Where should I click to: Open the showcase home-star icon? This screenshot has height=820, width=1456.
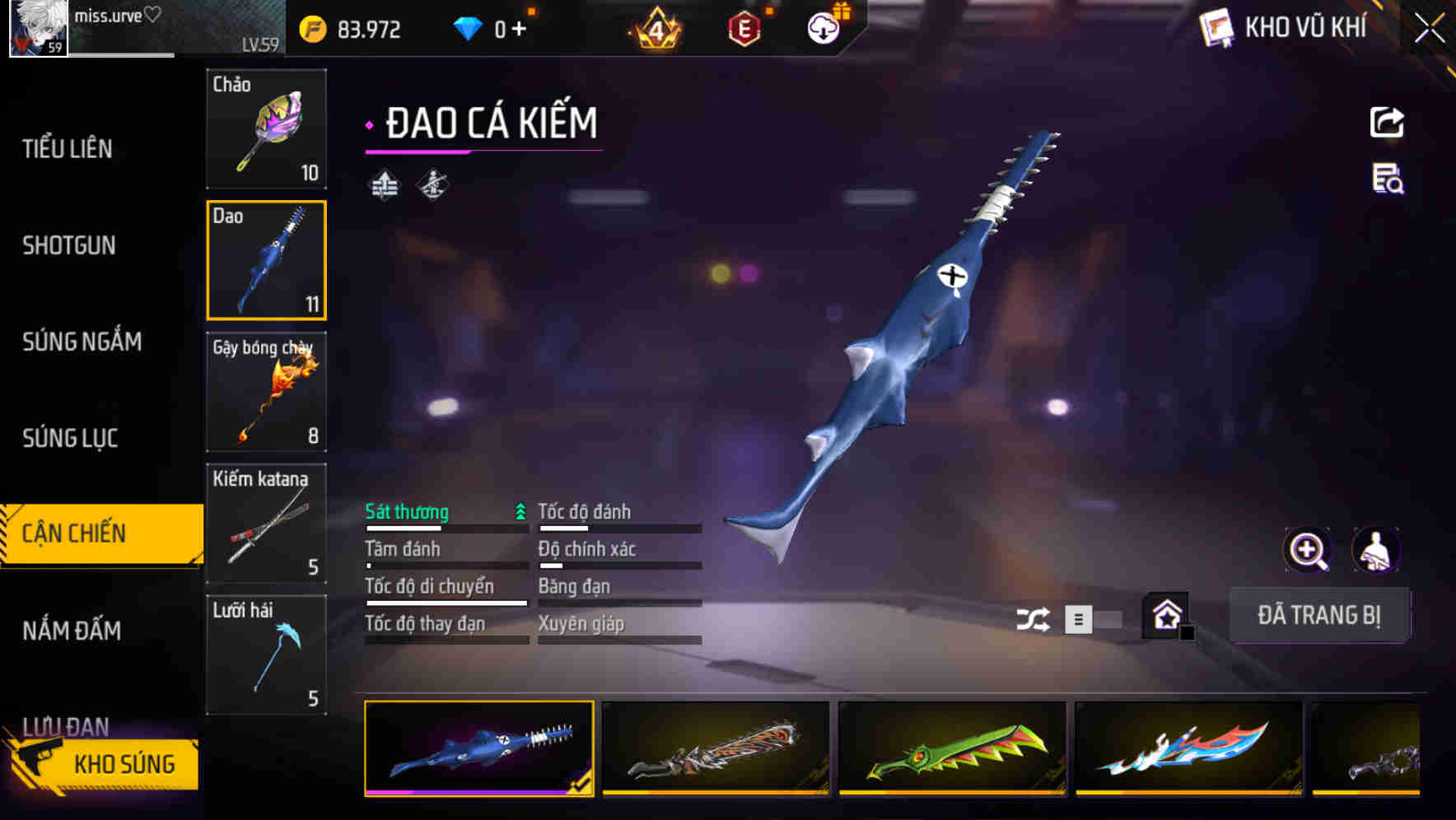[1164, 614]
